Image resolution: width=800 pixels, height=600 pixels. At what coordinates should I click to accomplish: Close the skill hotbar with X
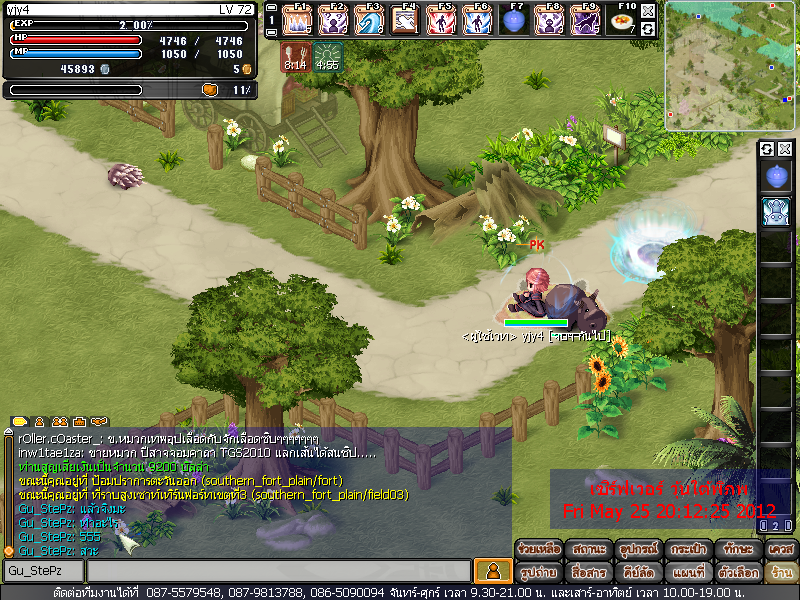(648, 10)
